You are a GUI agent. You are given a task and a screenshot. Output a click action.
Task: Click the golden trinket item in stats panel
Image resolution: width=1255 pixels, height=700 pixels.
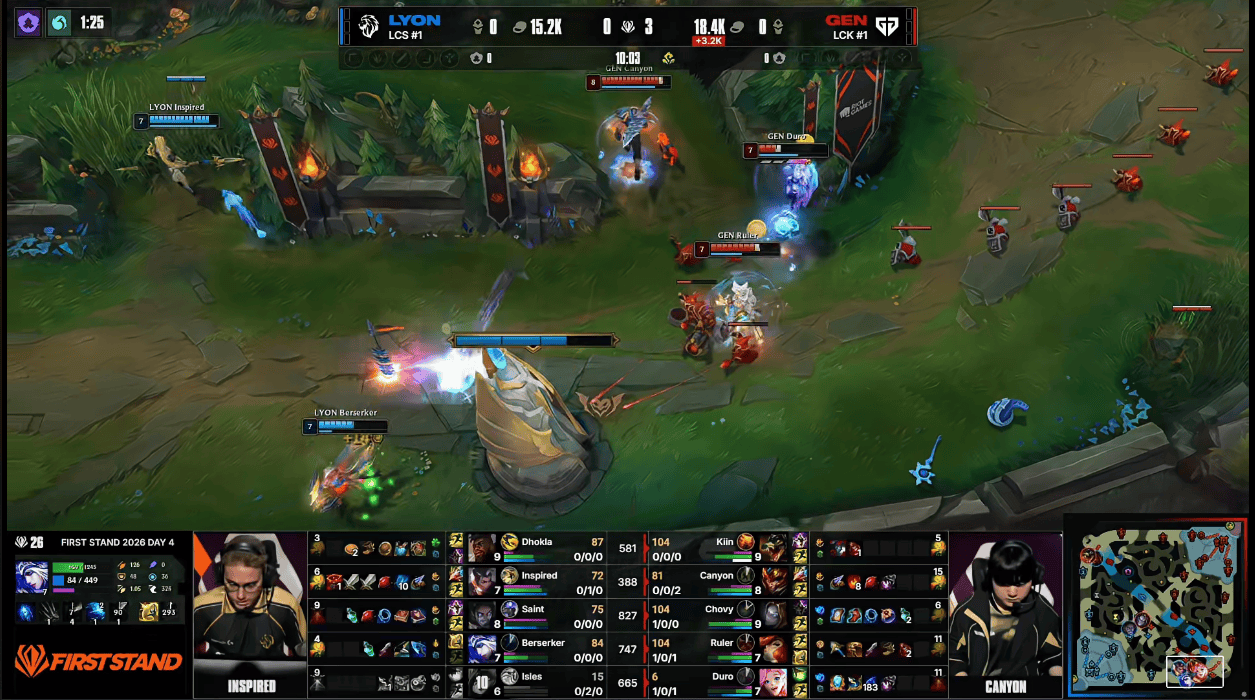[x=148, y=611]
